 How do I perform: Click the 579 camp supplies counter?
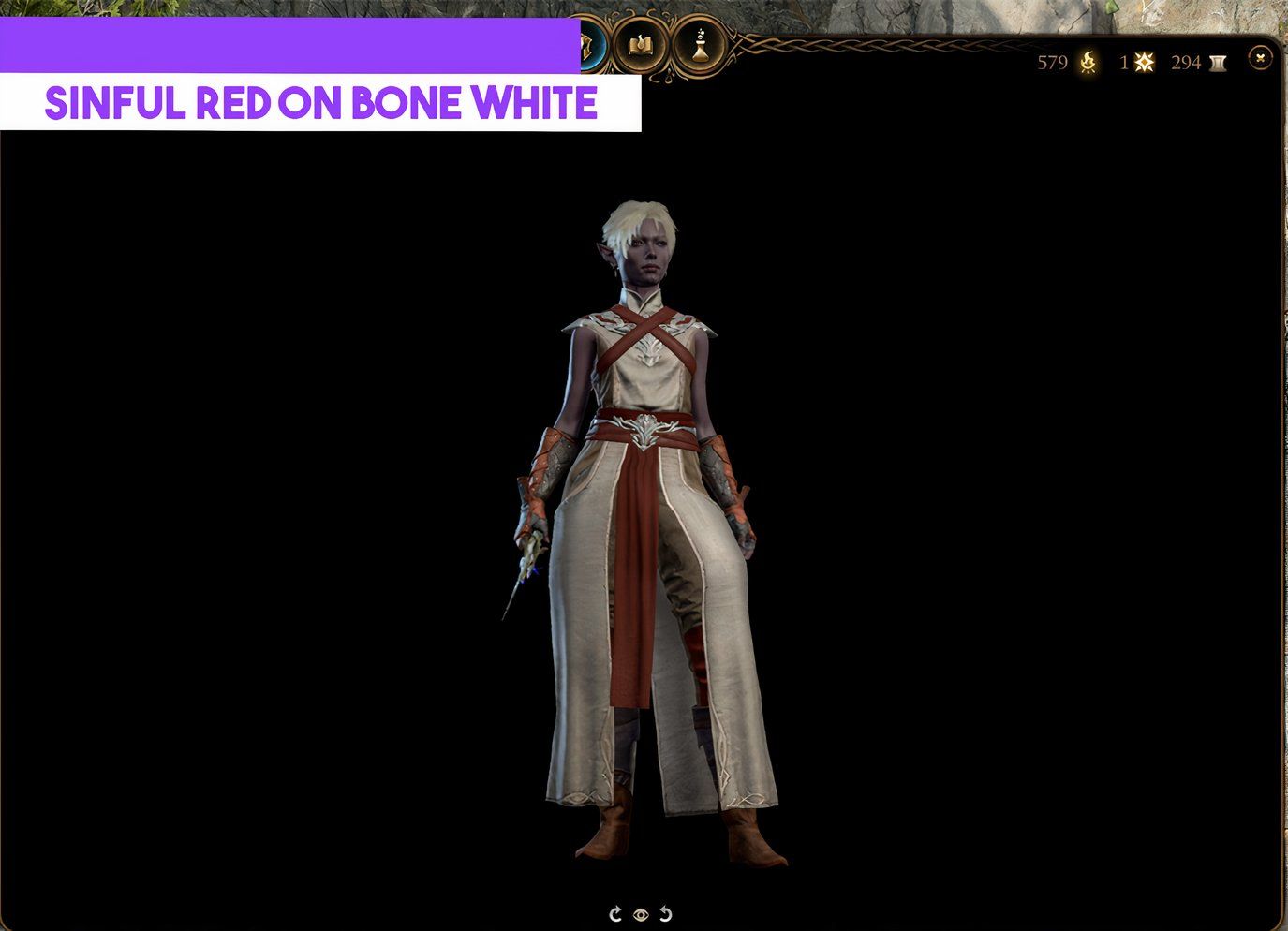(x=1052, y=62)
